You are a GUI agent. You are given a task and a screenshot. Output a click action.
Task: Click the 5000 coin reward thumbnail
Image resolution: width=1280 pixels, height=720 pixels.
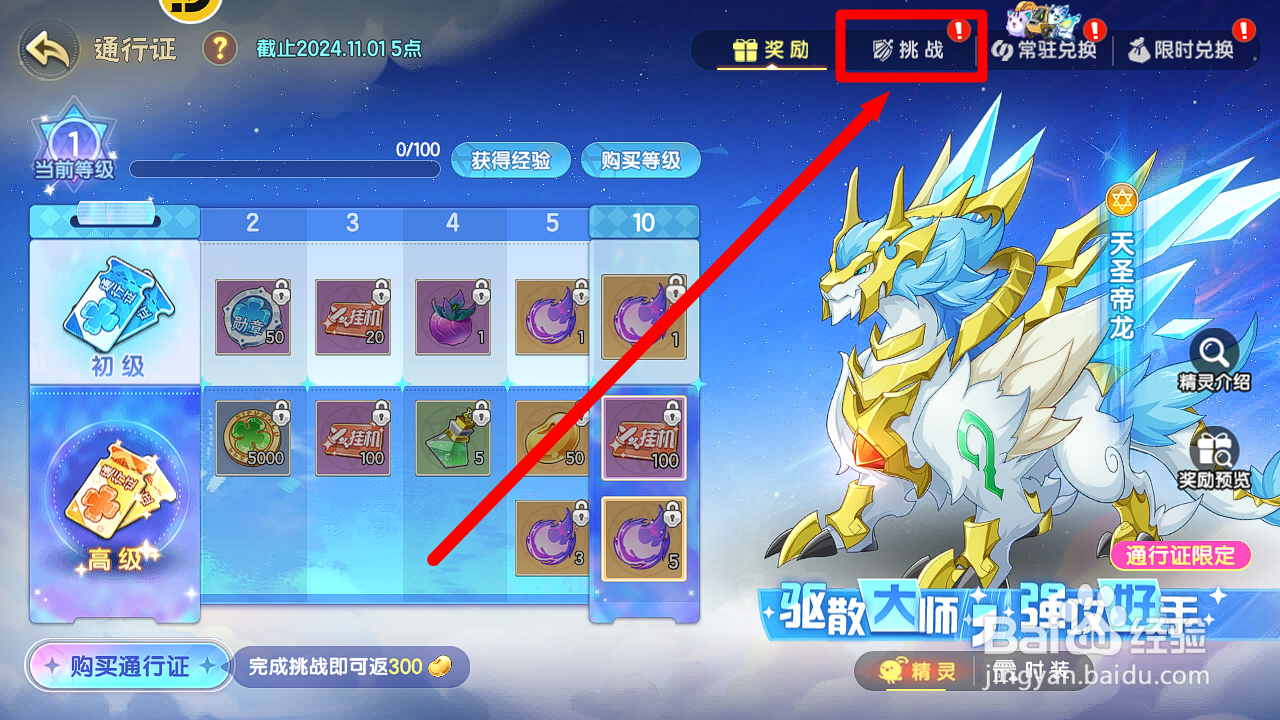point(251,437)
